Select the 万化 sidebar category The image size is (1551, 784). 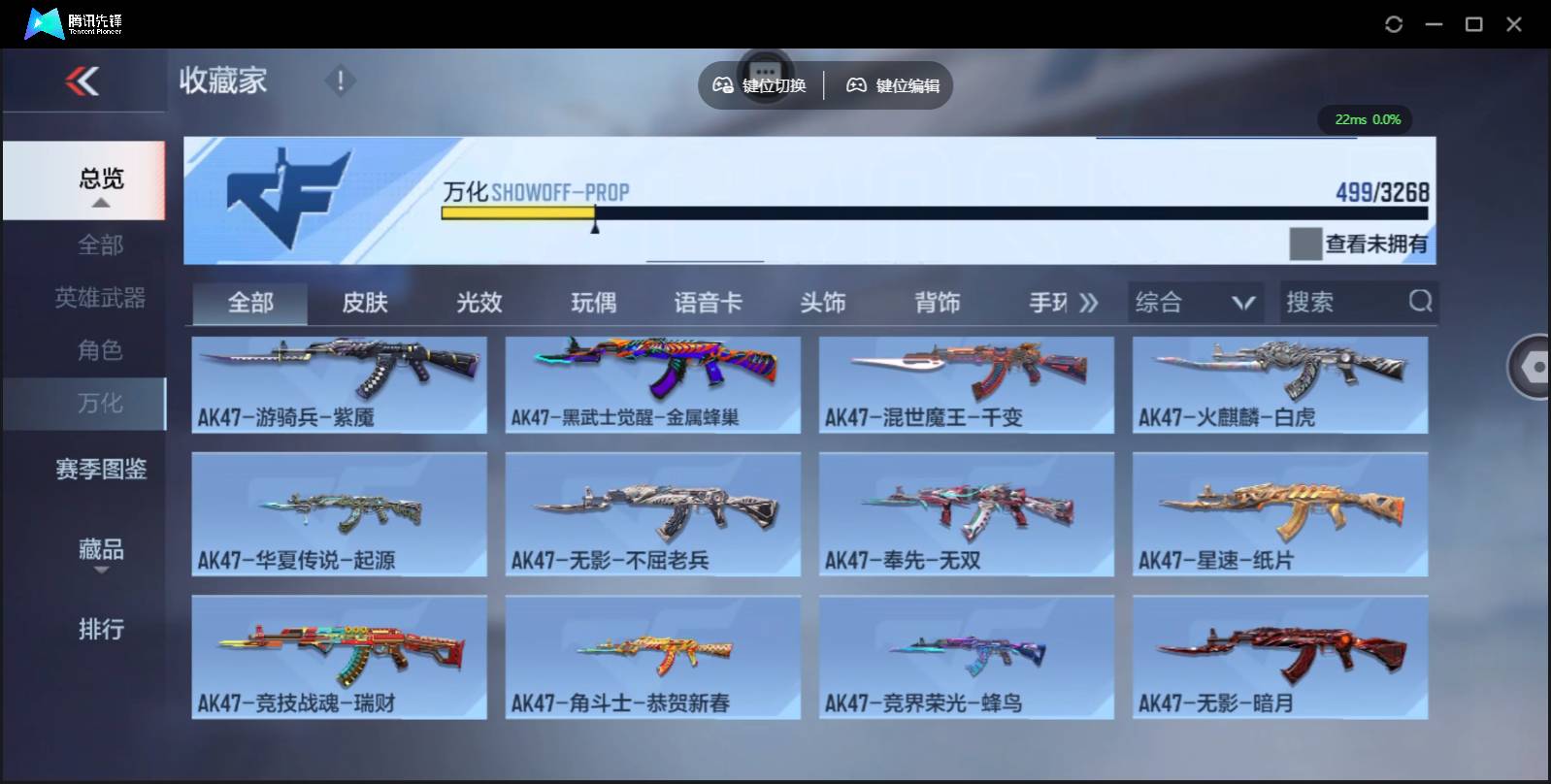pos(100,404)
